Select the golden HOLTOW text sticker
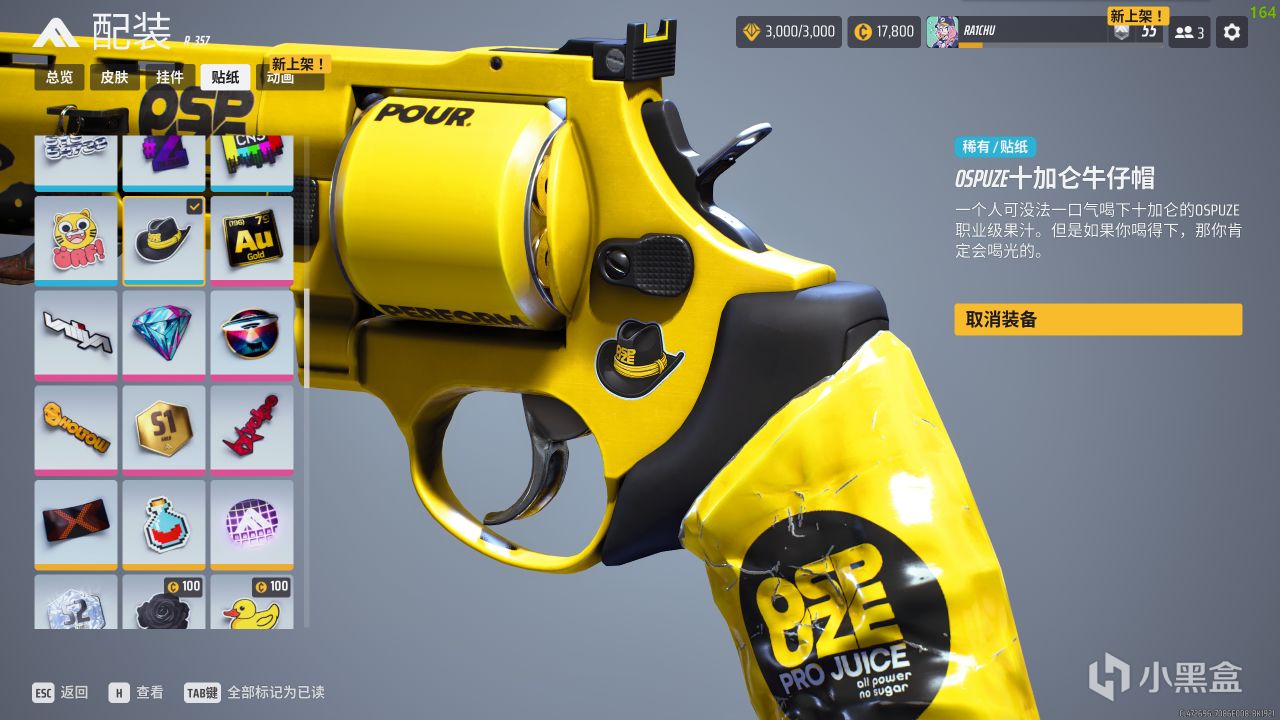This screenshot has height=720, width=1280. [x=76, y=428]
